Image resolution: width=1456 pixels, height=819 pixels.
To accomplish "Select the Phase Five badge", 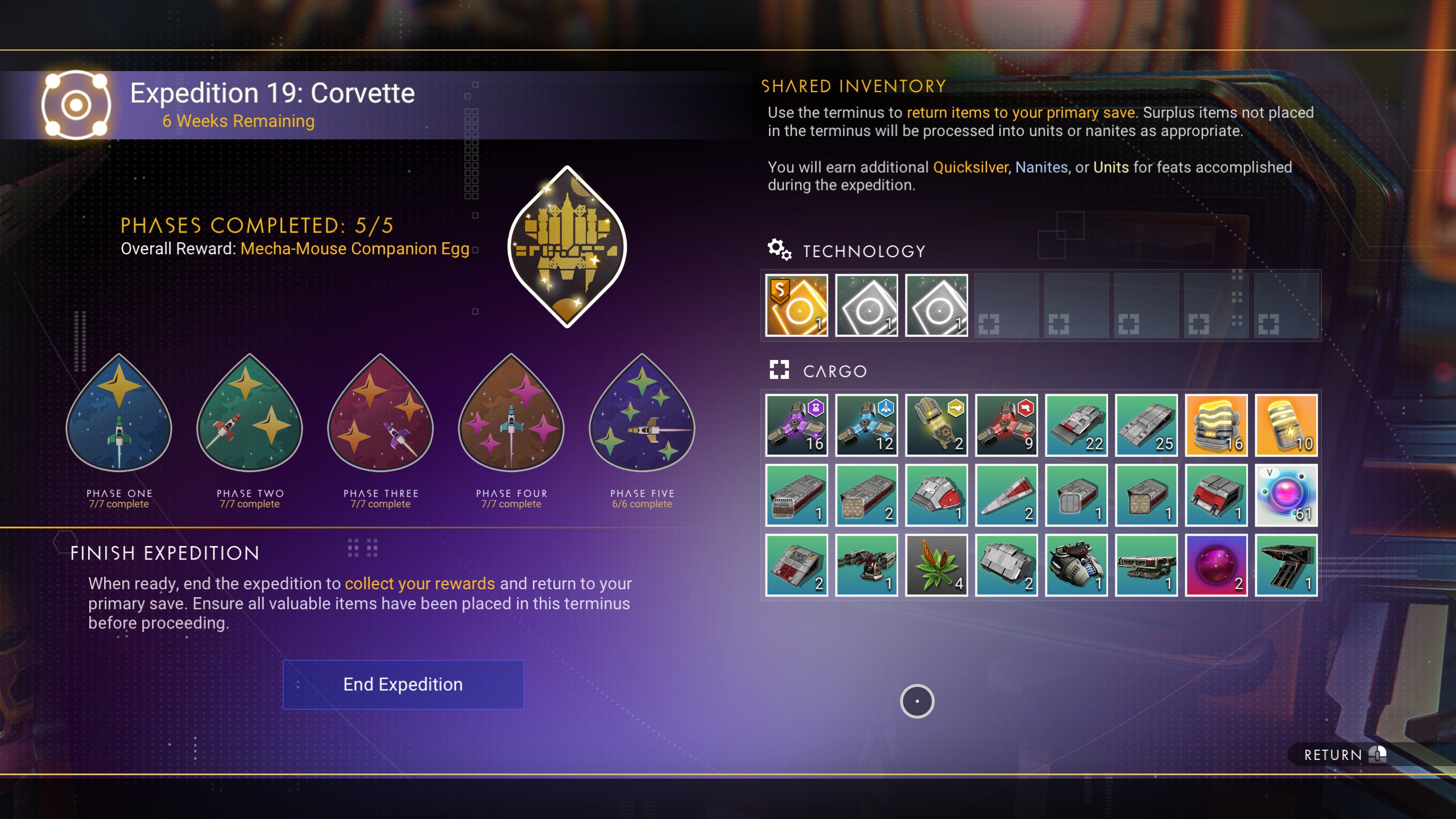I will (x=642, y=414).
